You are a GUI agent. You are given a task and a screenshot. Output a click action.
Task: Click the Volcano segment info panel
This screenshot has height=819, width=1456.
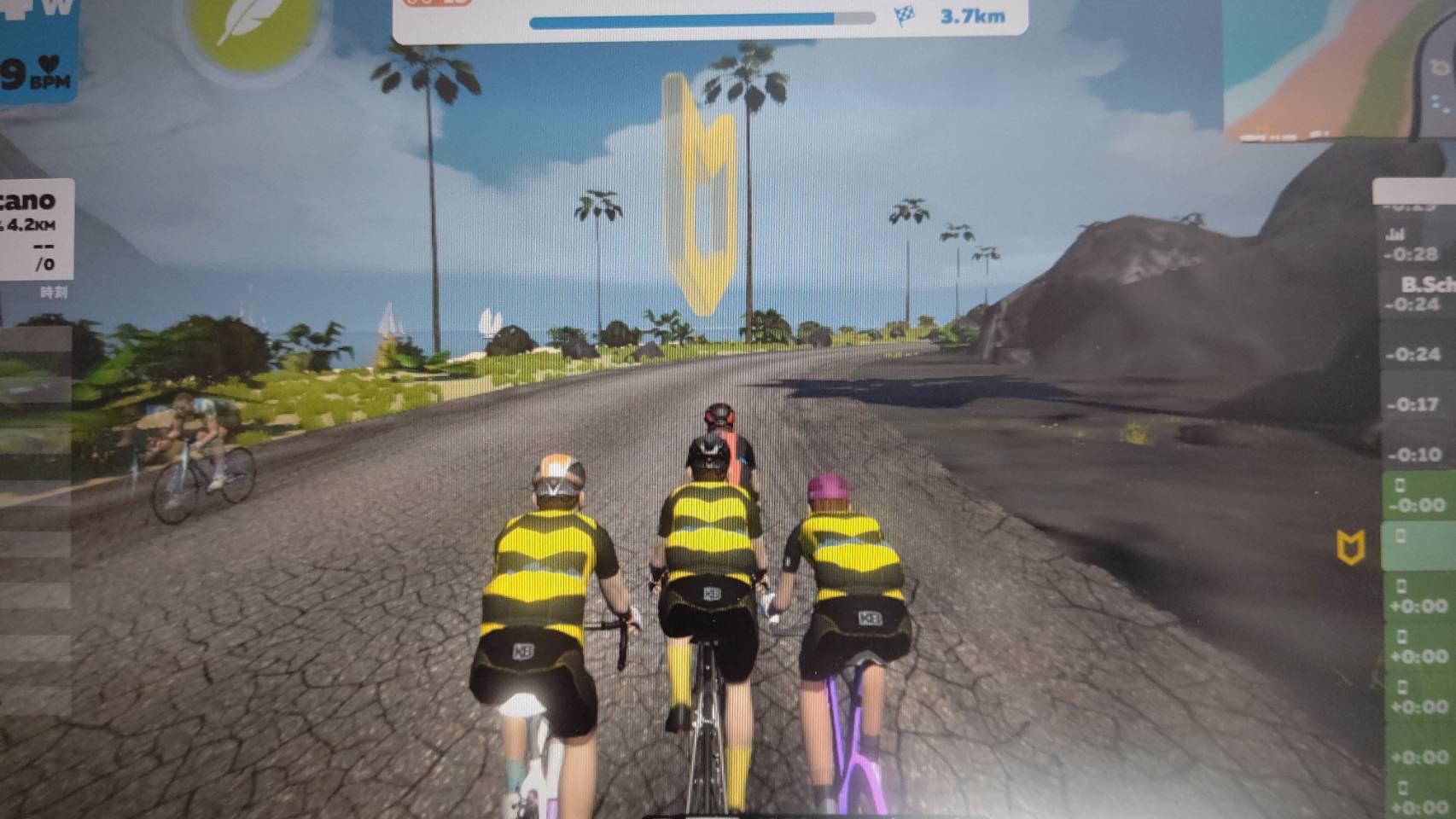34,229
